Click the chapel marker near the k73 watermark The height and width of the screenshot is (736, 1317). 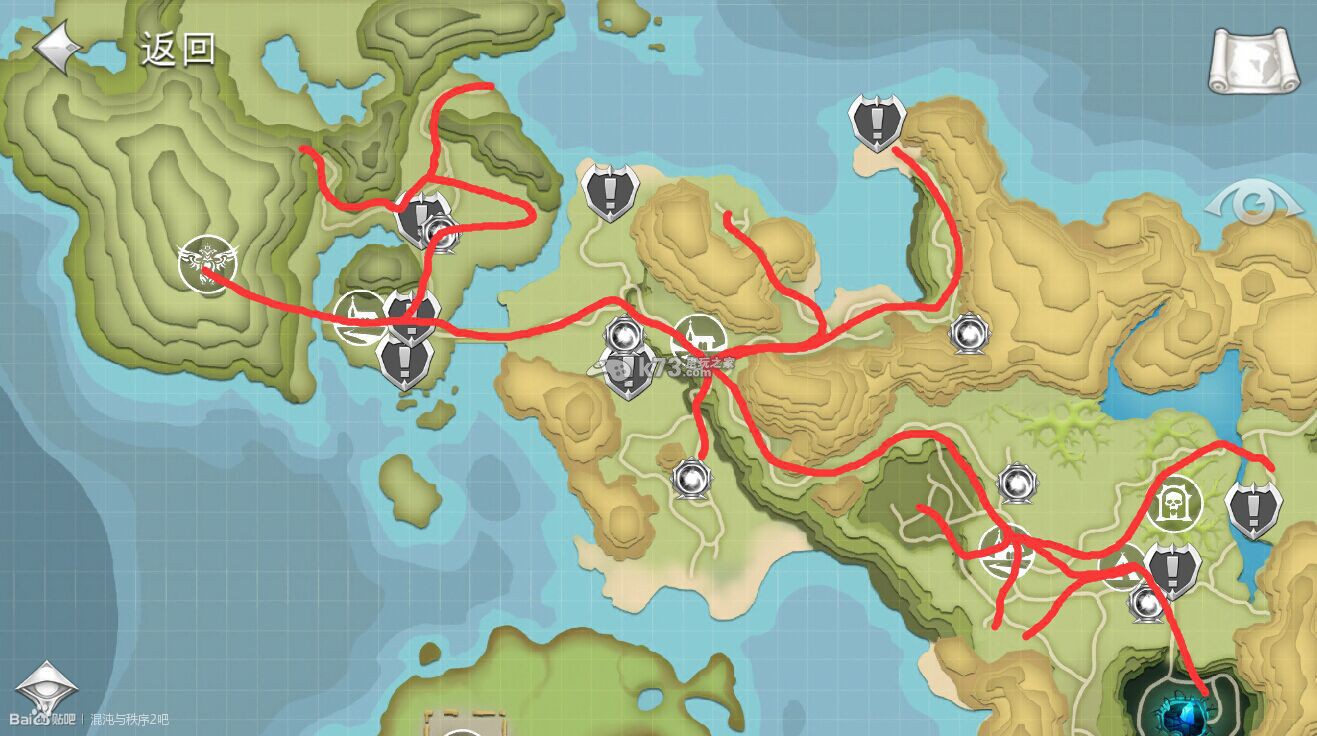[694, 339]
